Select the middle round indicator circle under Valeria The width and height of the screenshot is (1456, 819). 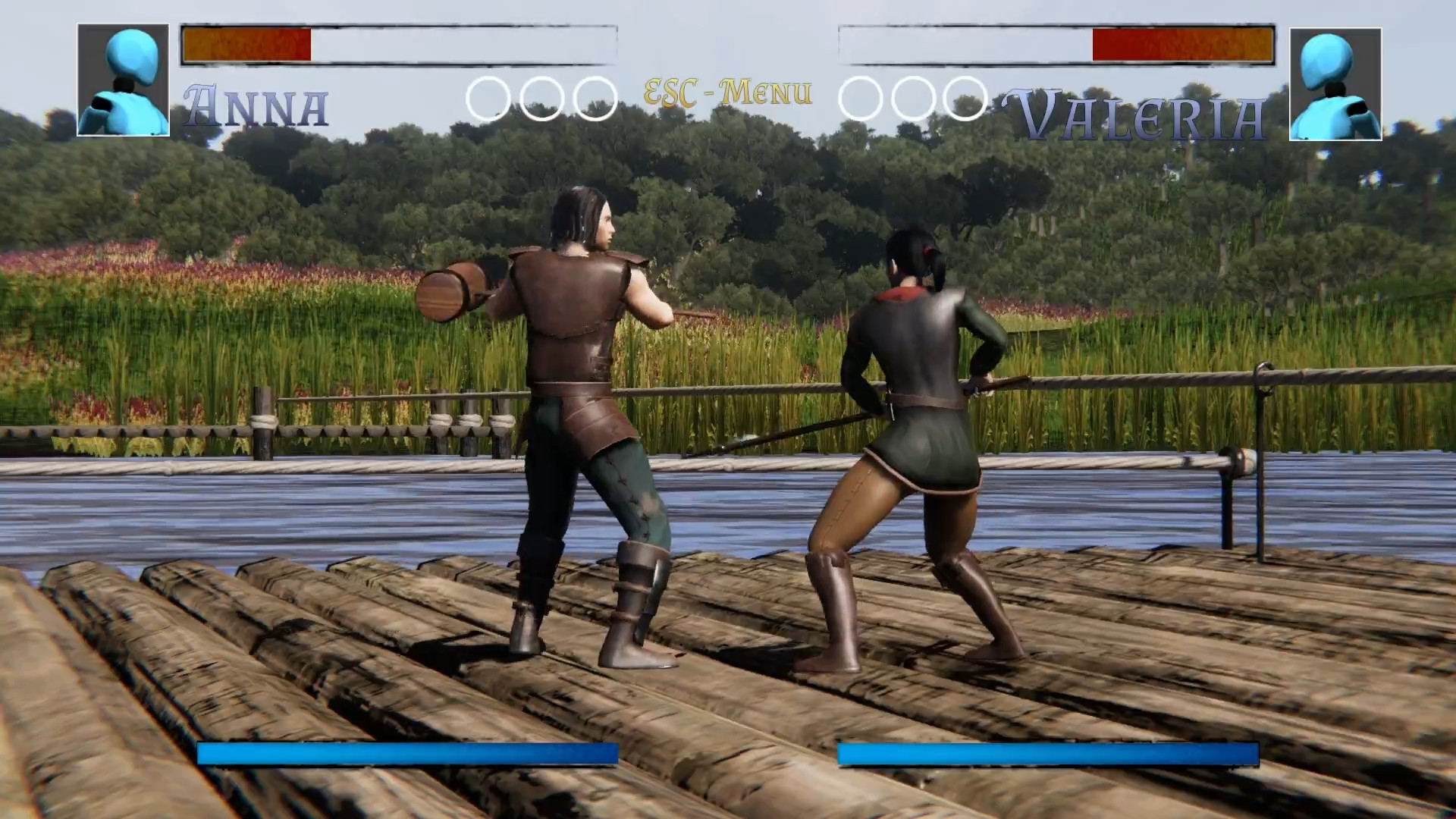tap(913, 97)
